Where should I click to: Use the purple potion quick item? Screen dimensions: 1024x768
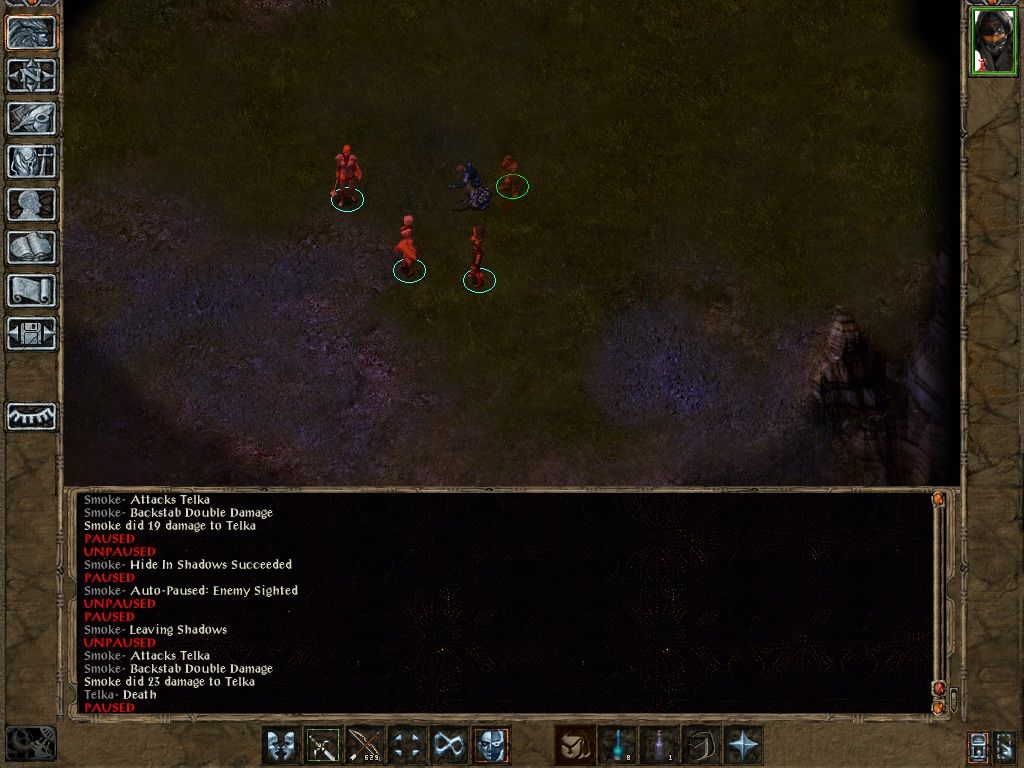pos(659,745)
